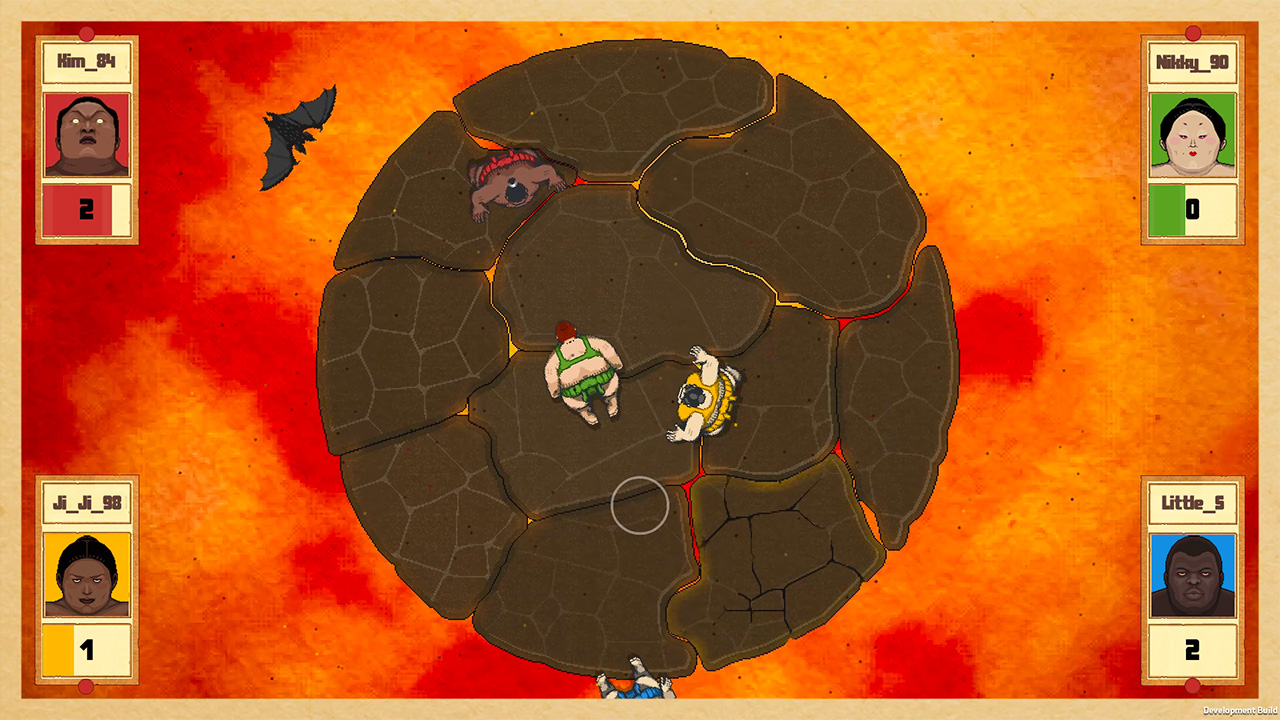The image size is (1280, 720).
Task: Click Little_5's blue portrait avatar
Action: pos(1192,573)
